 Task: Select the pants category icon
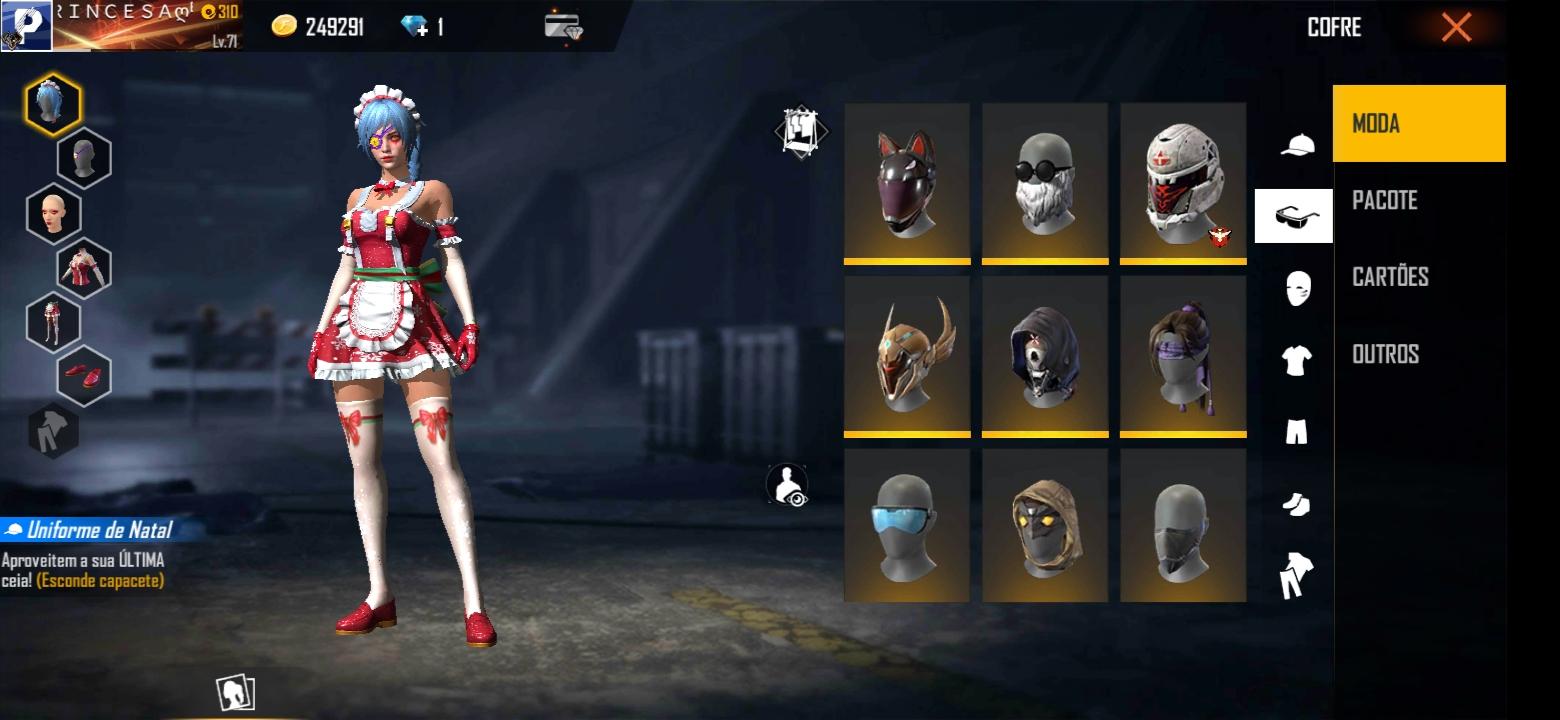(x=1295, y=432)
